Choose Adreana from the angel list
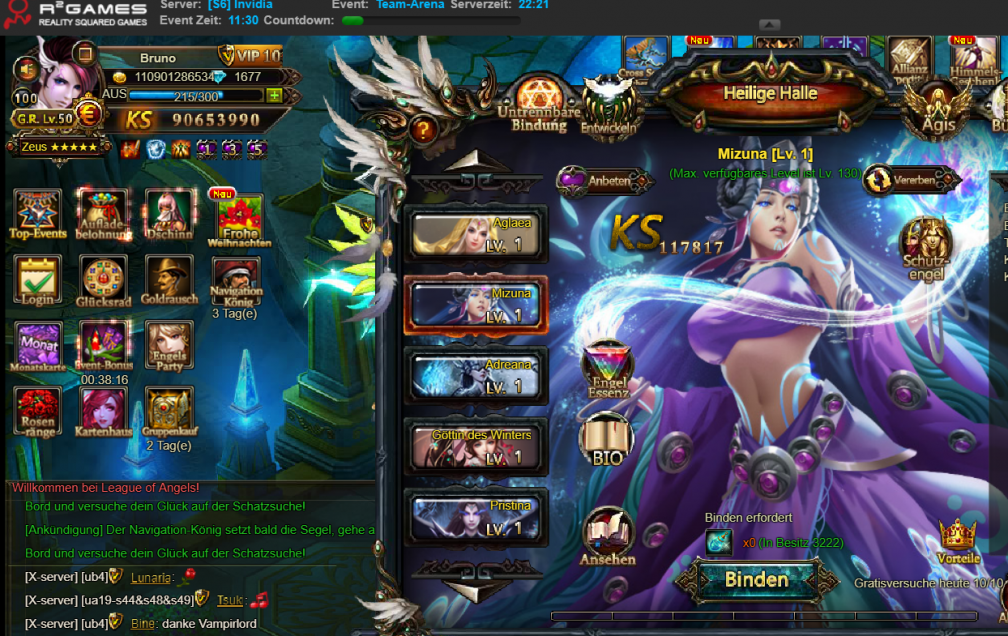Image resolution: width=1008 pixels, height=636 pixels. pyautogui.click(x=476, y=375)
